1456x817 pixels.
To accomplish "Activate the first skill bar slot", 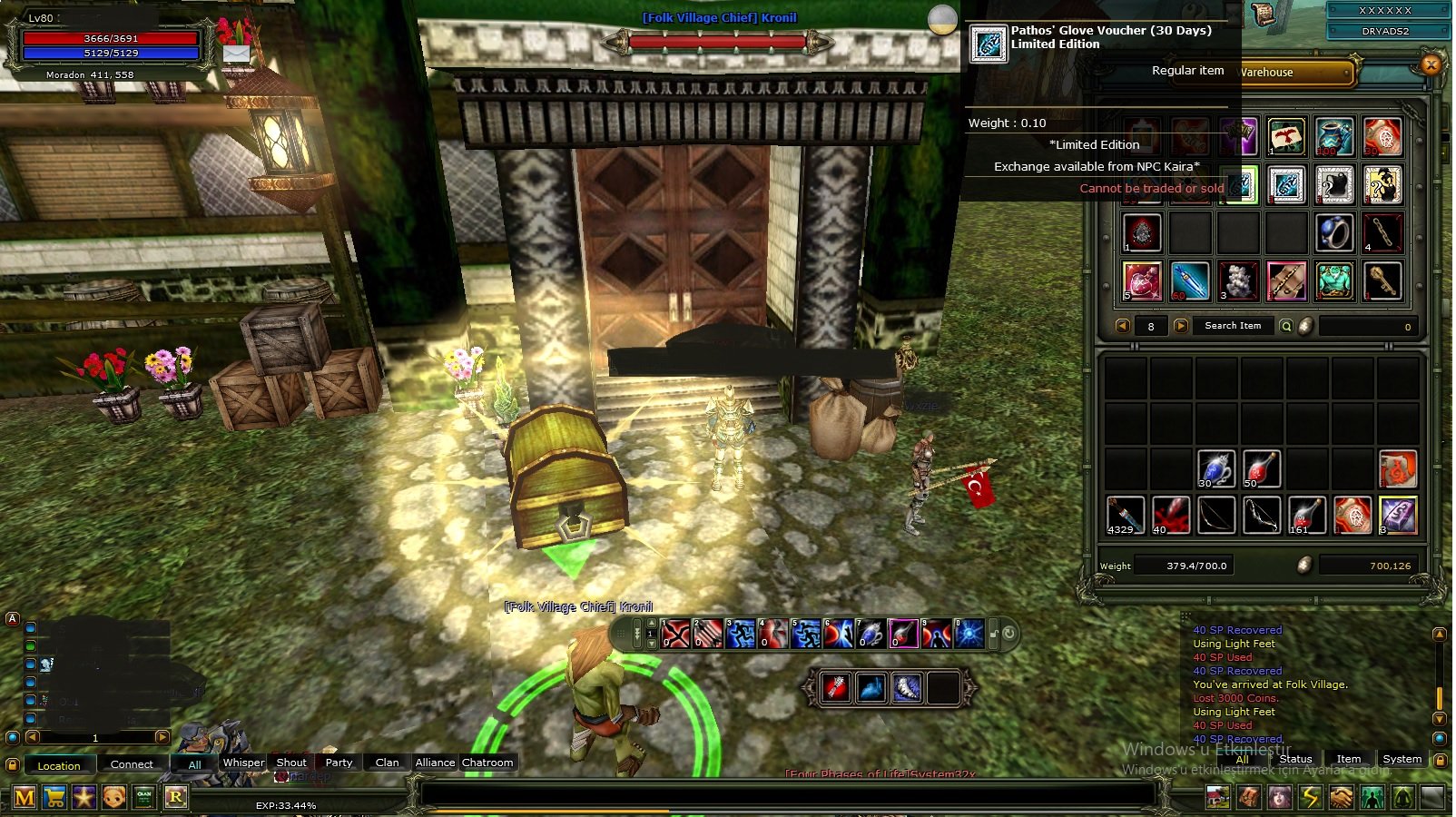I will point(676,633).
